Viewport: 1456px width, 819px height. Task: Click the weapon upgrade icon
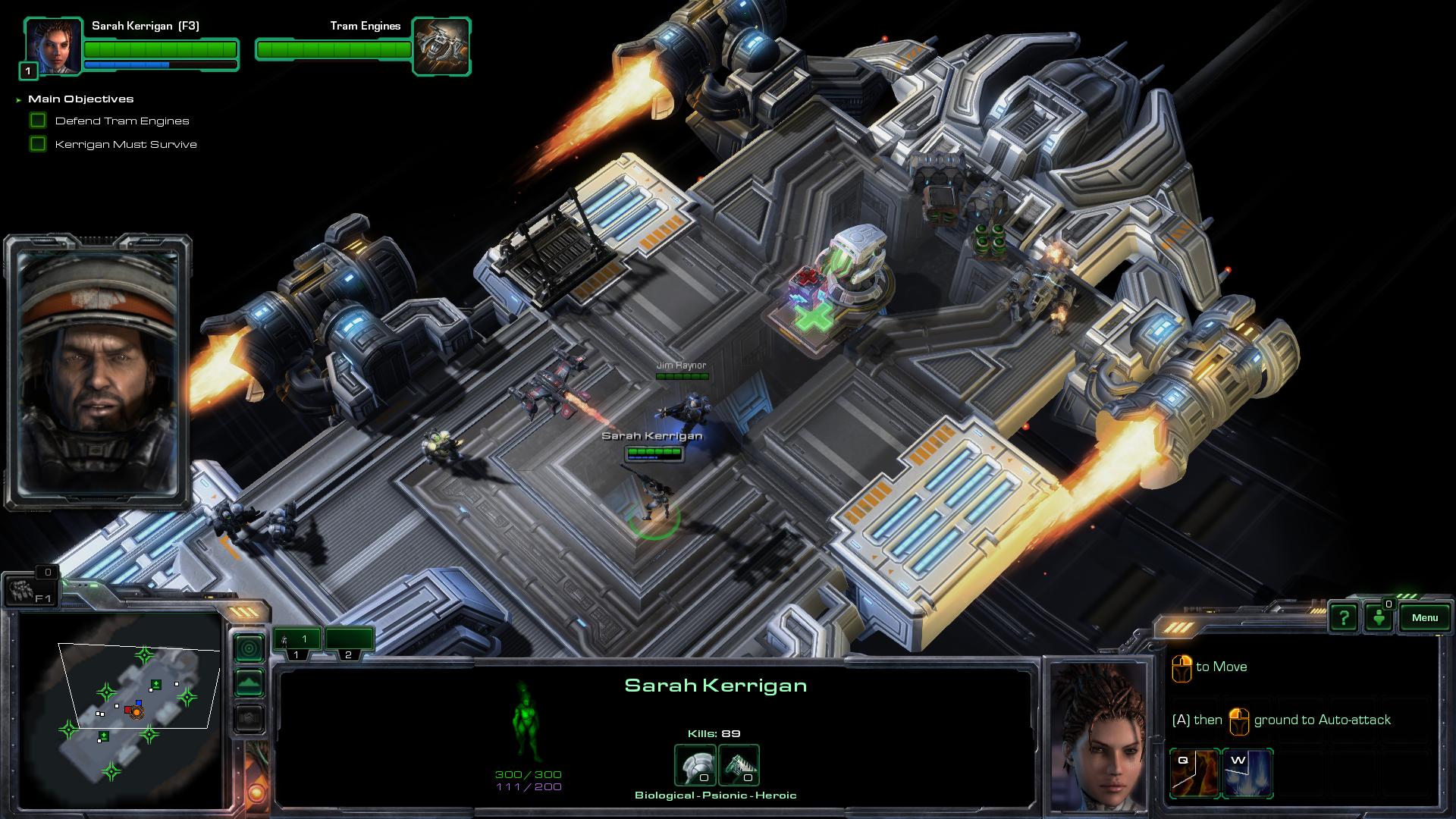pos(739,764)
